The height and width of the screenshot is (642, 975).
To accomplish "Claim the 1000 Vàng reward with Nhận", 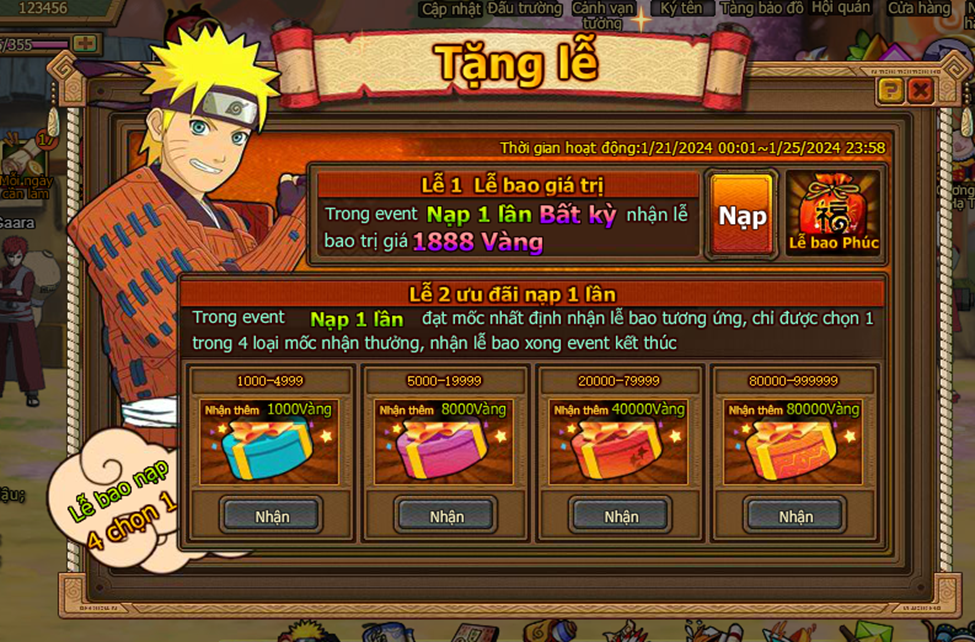I will pos(272,516).
